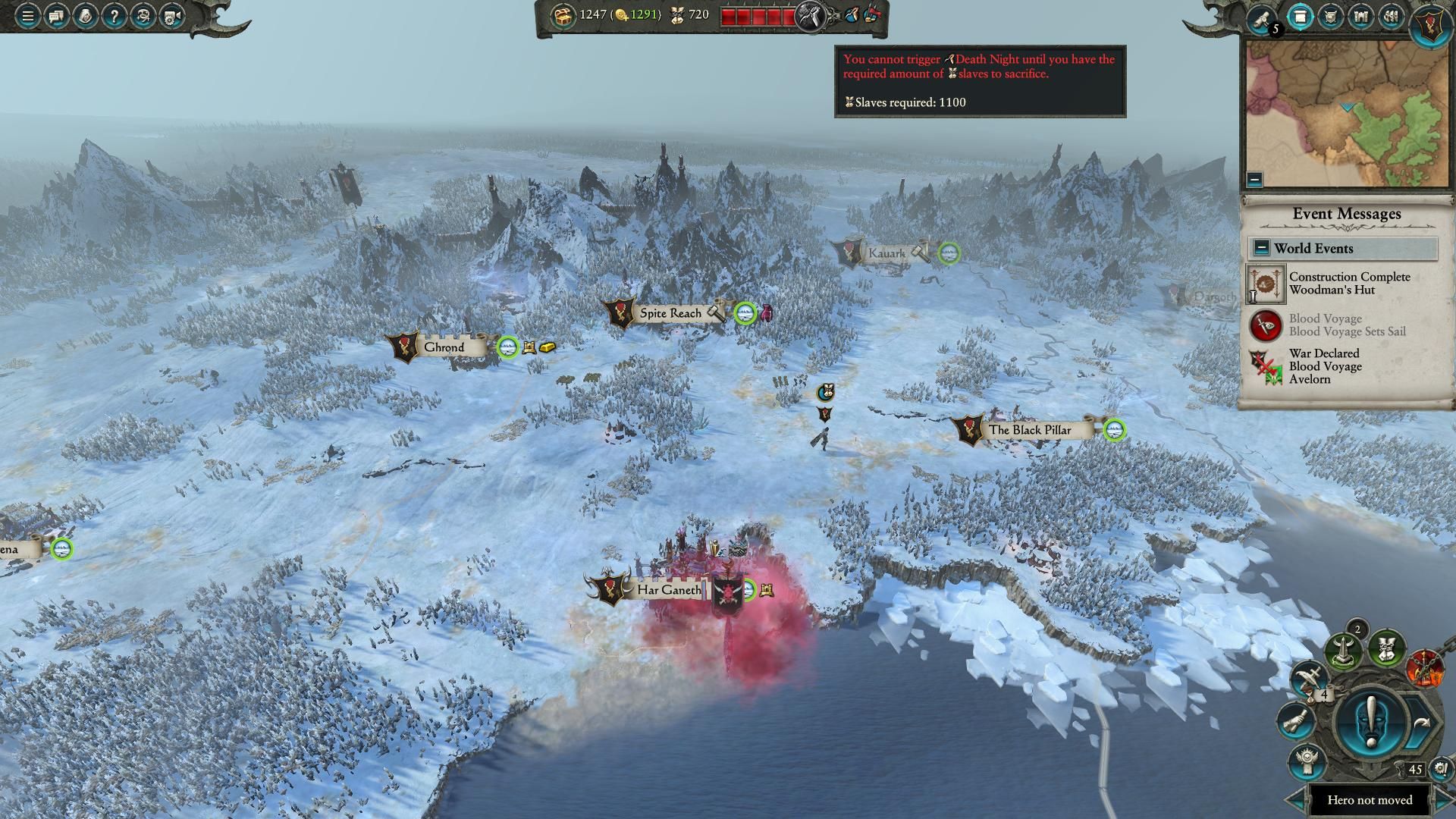The height and width of the screenshot is (819, 1456).
Task: Open the chat speech-bubble button
Action: [56, 16]
